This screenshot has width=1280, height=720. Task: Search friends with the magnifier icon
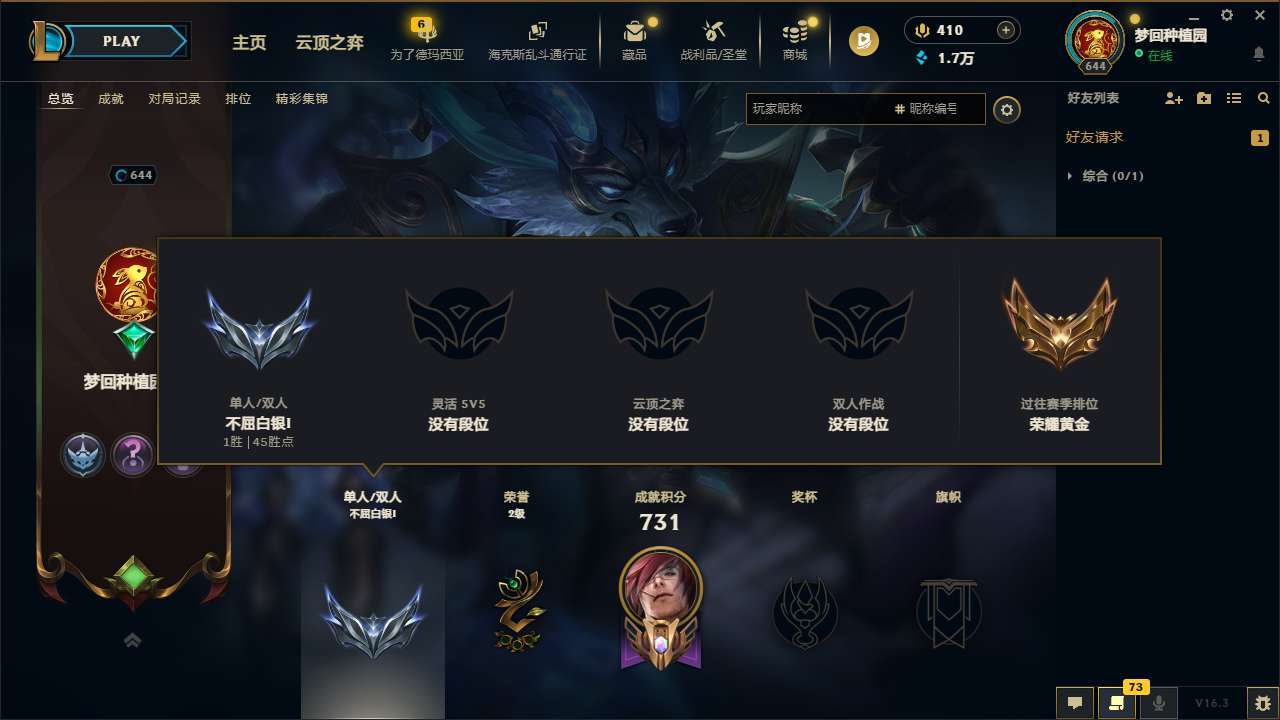[x=1263, y=98]
